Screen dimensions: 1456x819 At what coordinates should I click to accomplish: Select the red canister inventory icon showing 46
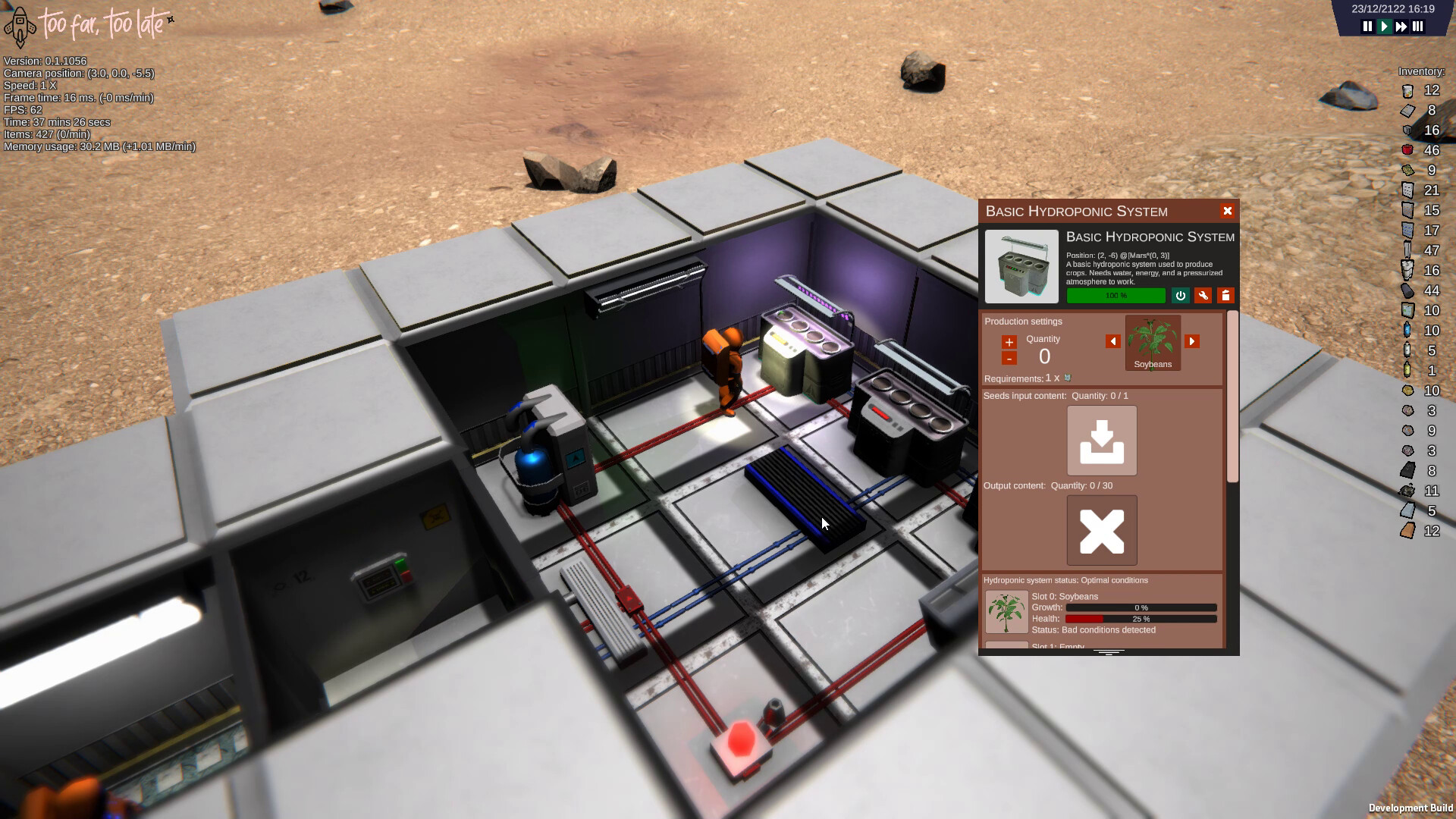coord(1408,150)
